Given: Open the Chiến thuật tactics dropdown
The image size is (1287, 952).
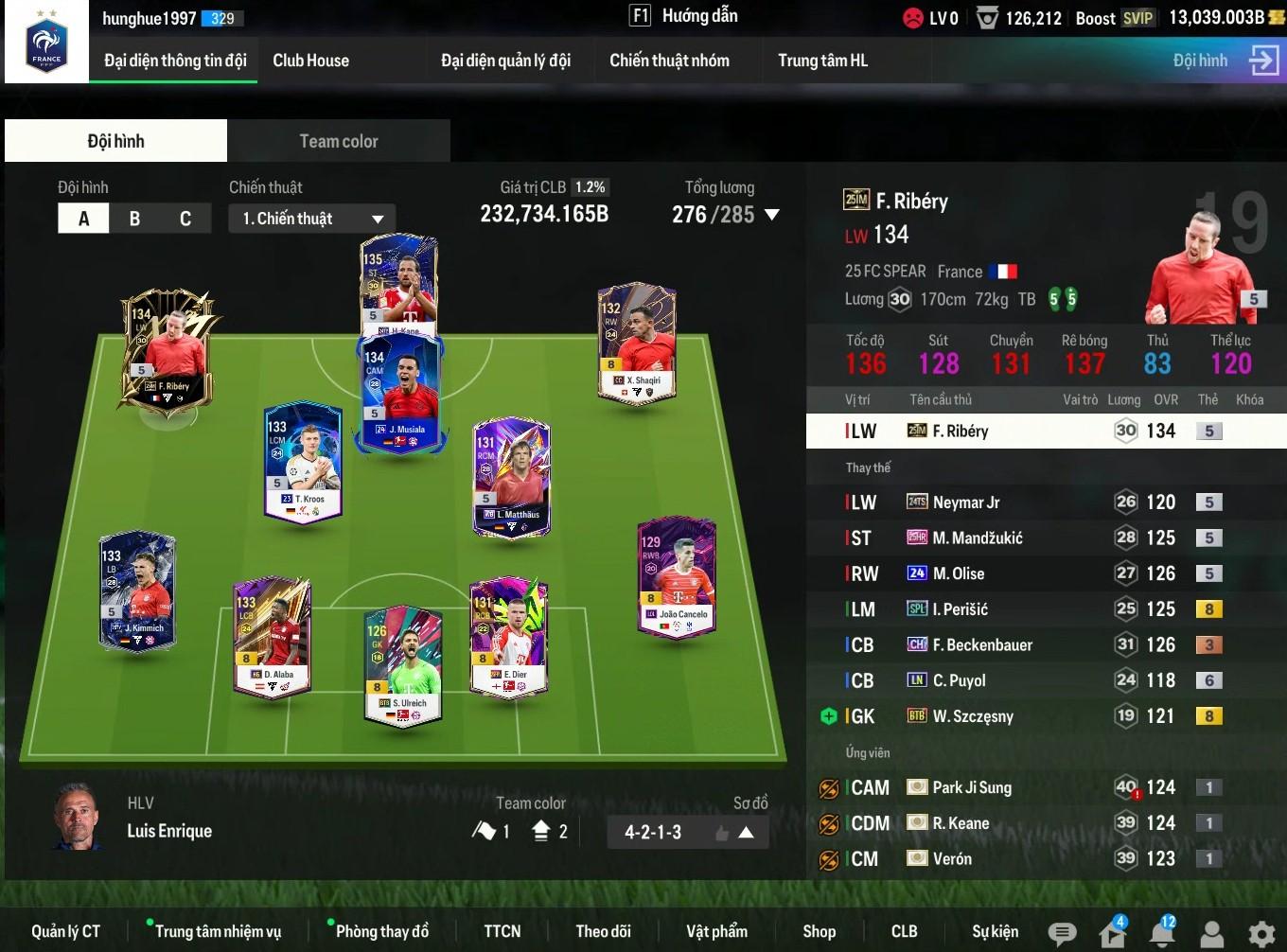Looking at the screenshot, I should click(x=311, y=219).
